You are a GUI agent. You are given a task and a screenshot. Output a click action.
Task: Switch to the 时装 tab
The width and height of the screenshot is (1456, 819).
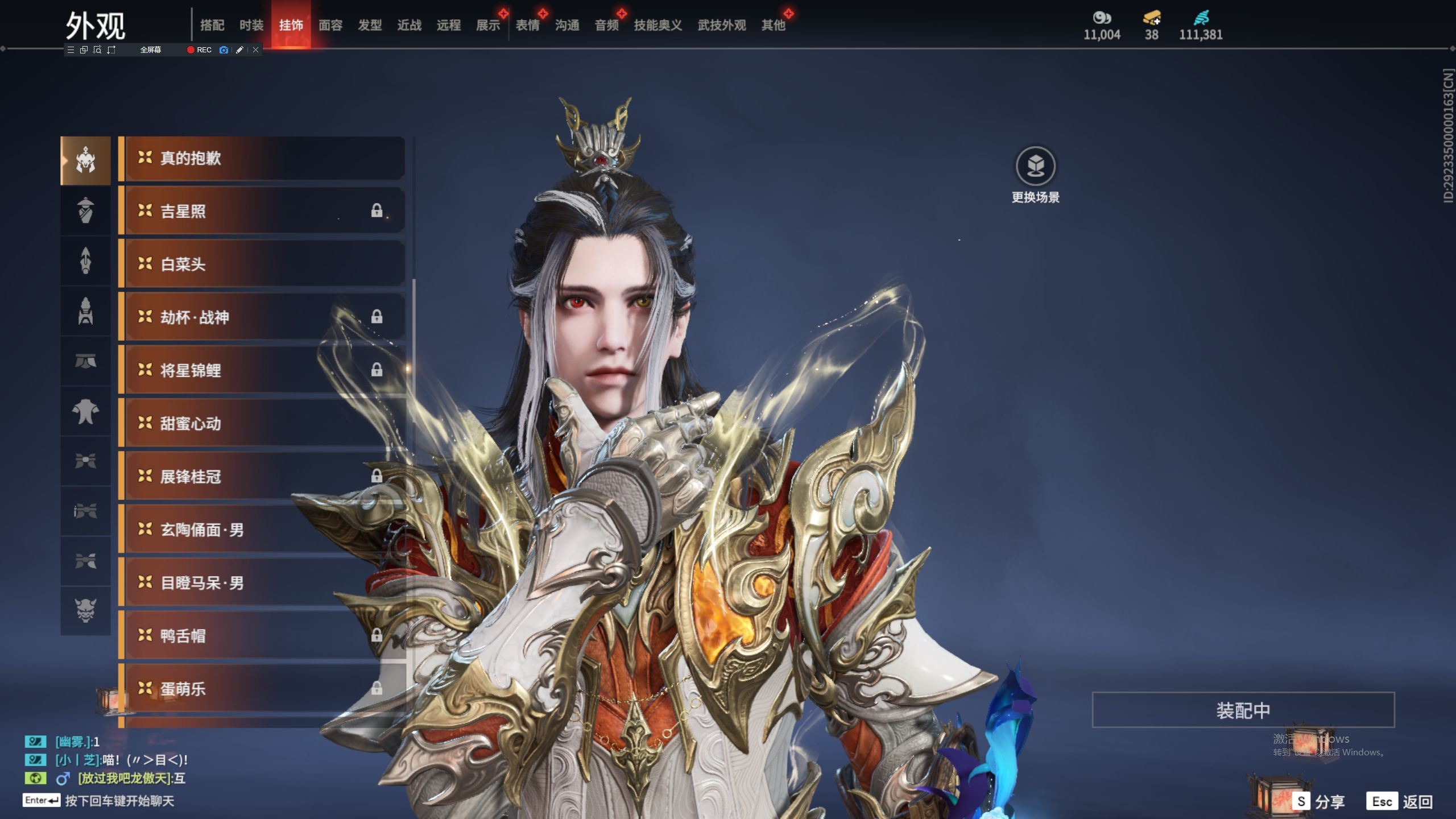(251, 25)
